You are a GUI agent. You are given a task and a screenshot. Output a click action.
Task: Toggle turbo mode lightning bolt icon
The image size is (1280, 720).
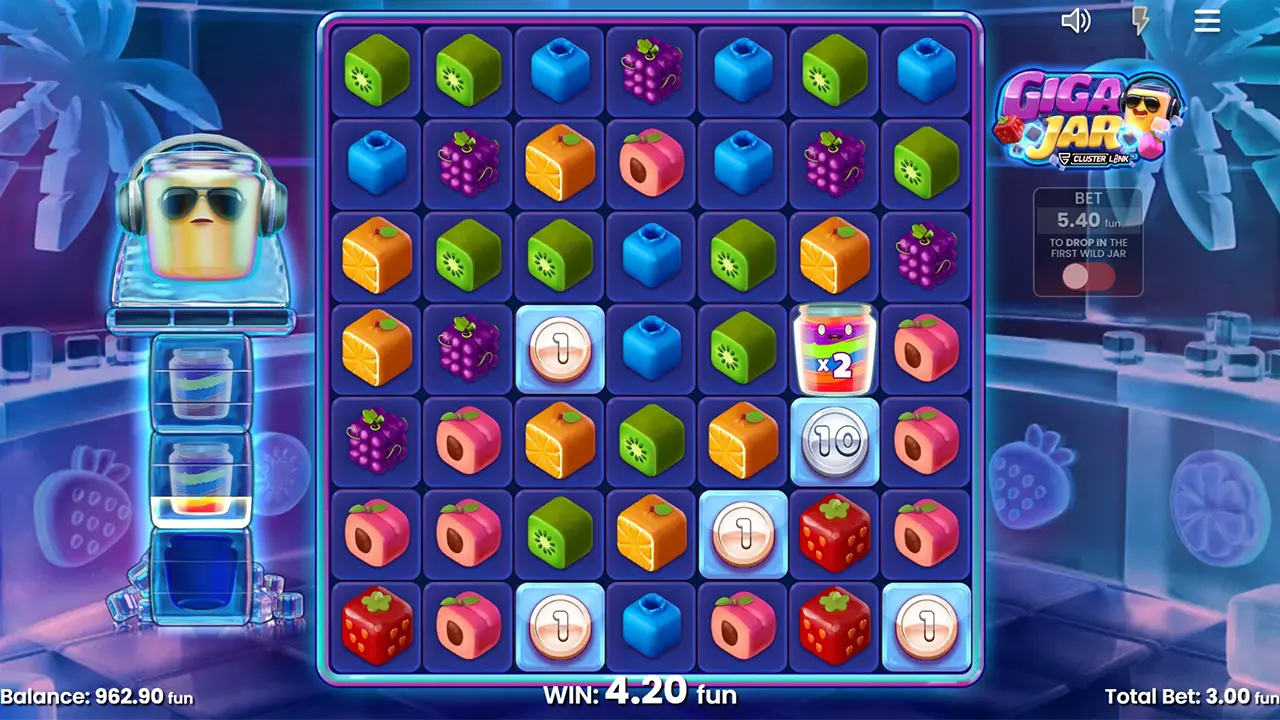1140,21
